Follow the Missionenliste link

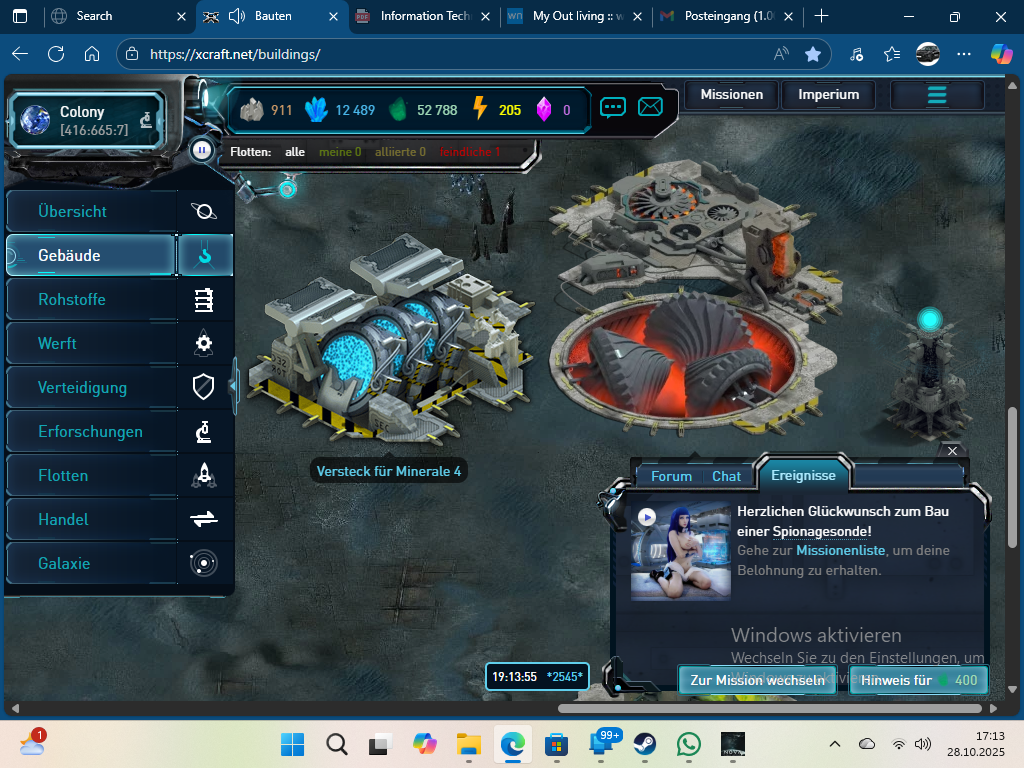tap(839, 550)
